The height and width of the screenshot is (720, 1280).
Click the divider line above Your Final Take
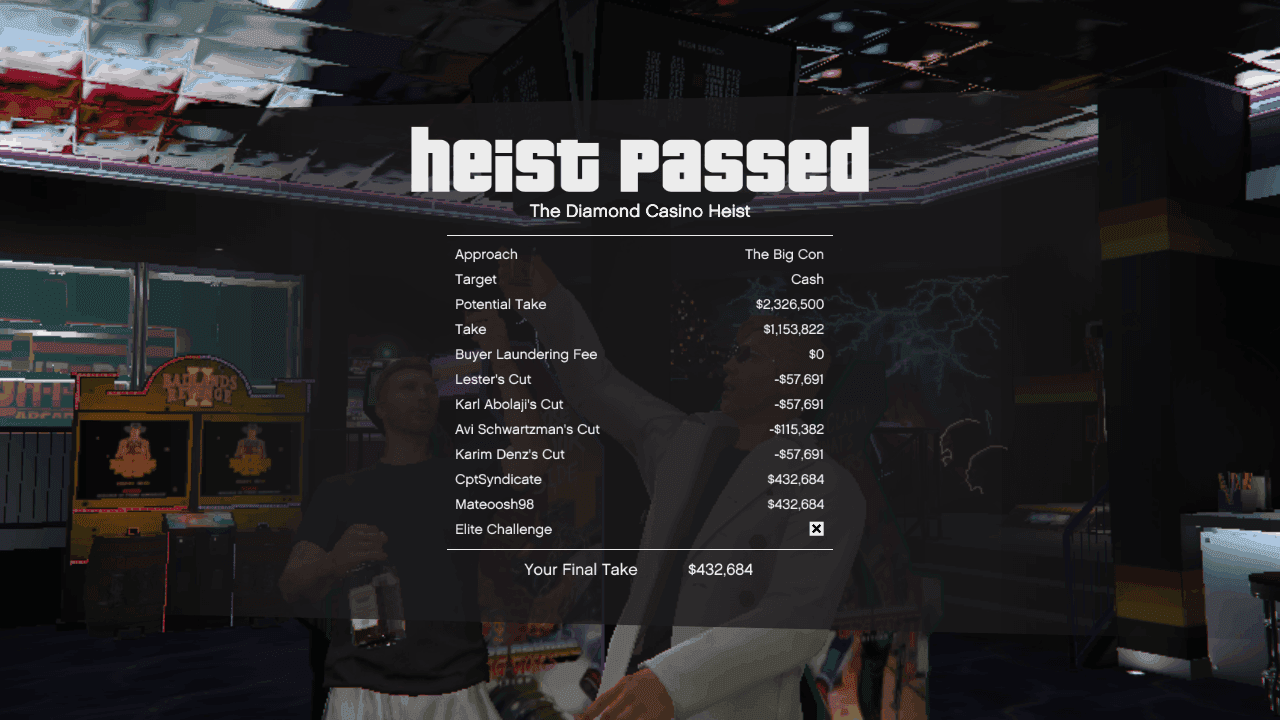[x=640, y=548]
